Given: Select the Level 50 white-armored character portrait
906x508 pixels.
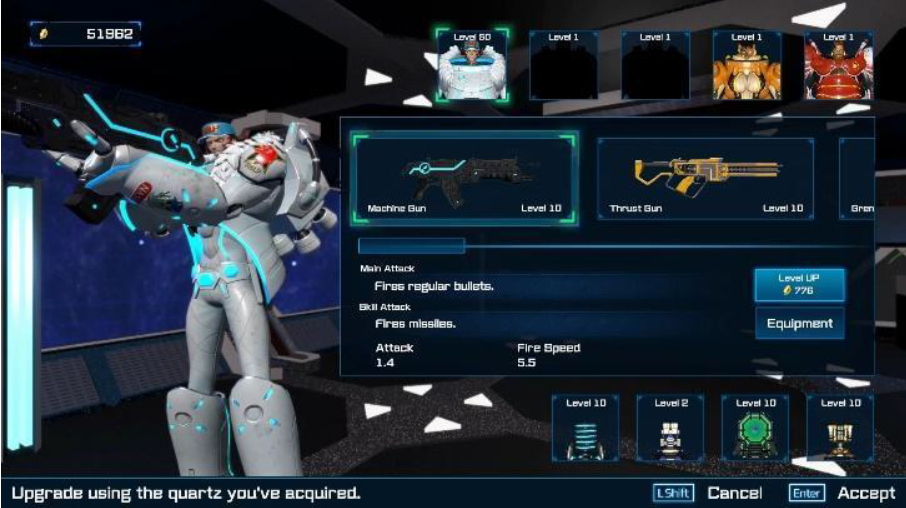Looking at the screenshot, I should click(471, 65).
